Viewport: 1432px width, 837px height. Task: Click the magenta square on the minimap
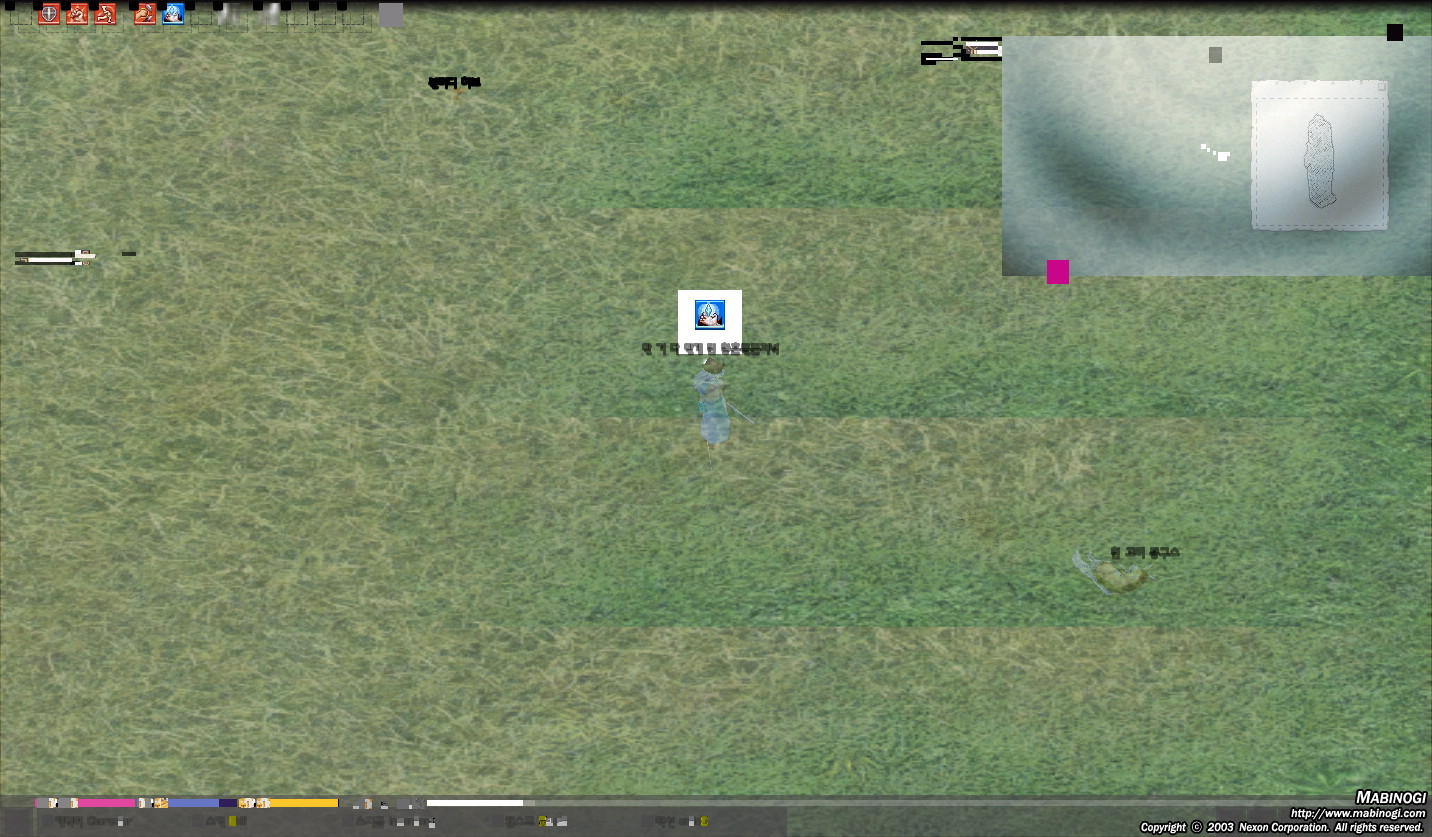[1058, 271]
